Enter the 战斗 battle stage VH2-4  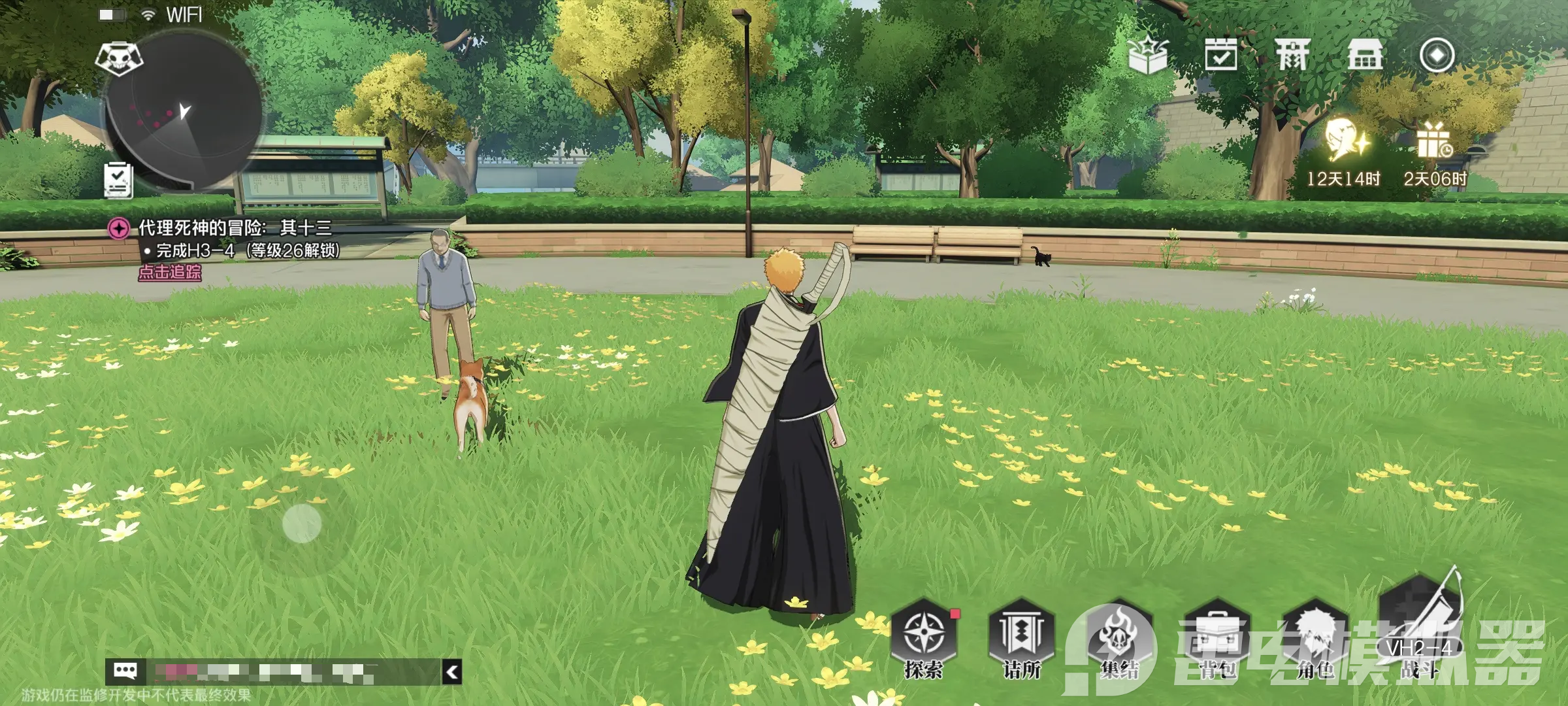[1419, 628]
